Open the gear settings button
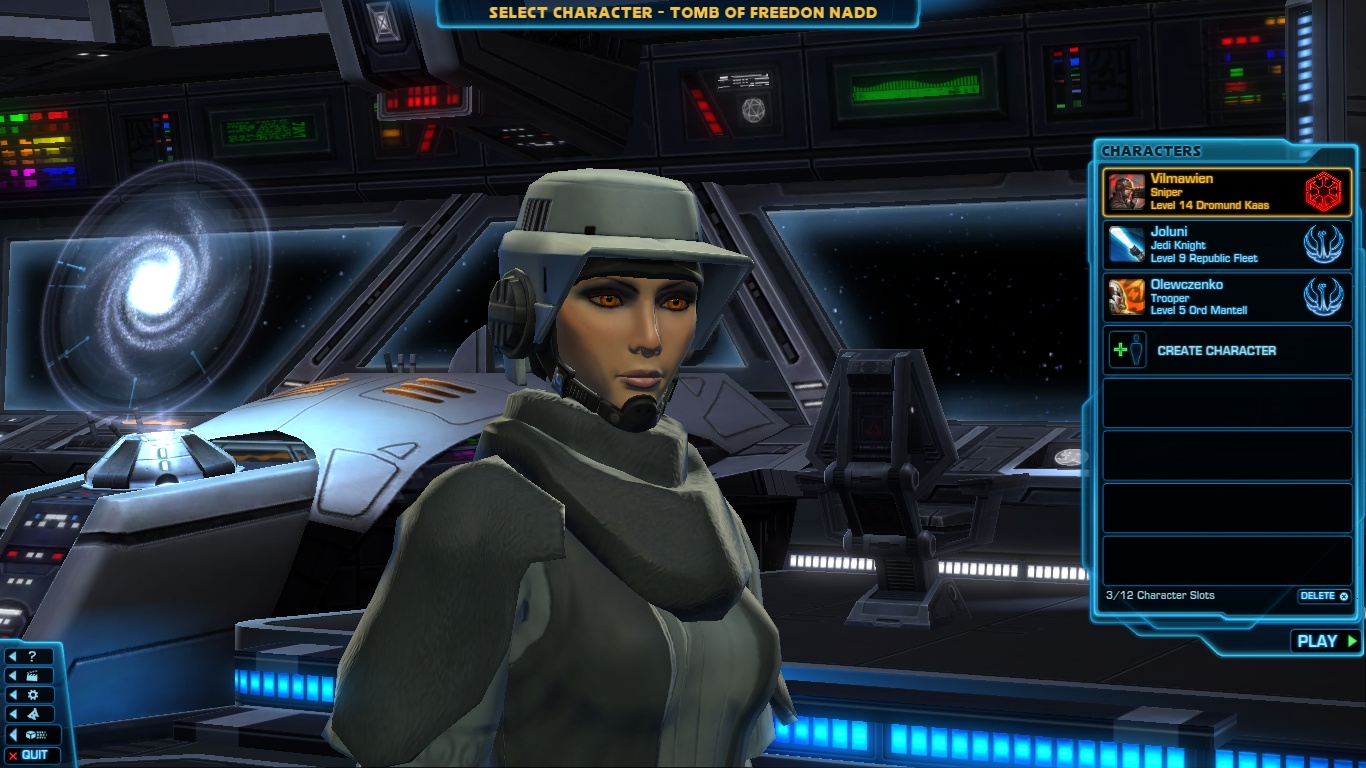The image size is (1366, 768). [32, 695]
